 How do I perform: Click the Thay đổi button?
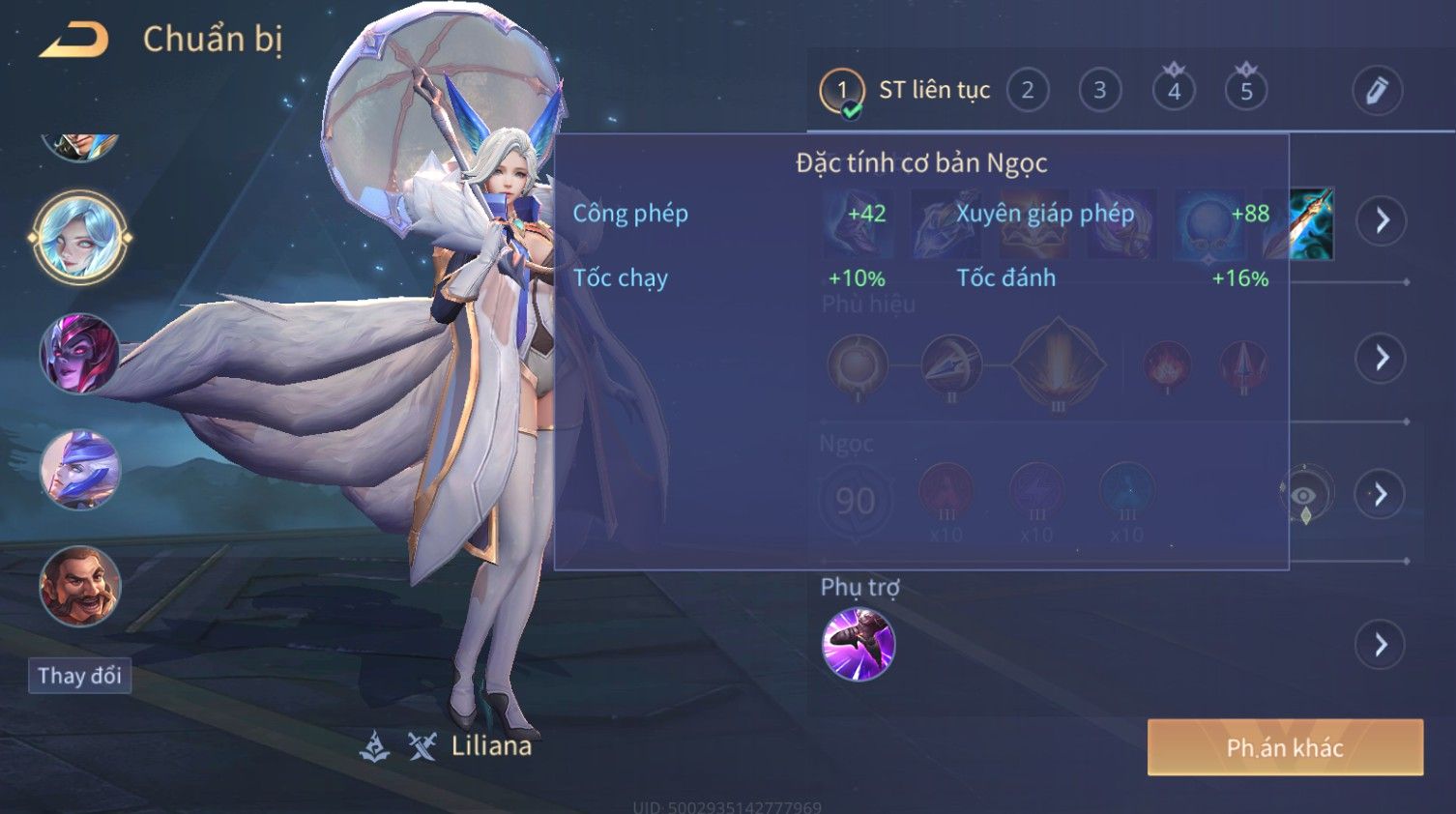point(79,675)
